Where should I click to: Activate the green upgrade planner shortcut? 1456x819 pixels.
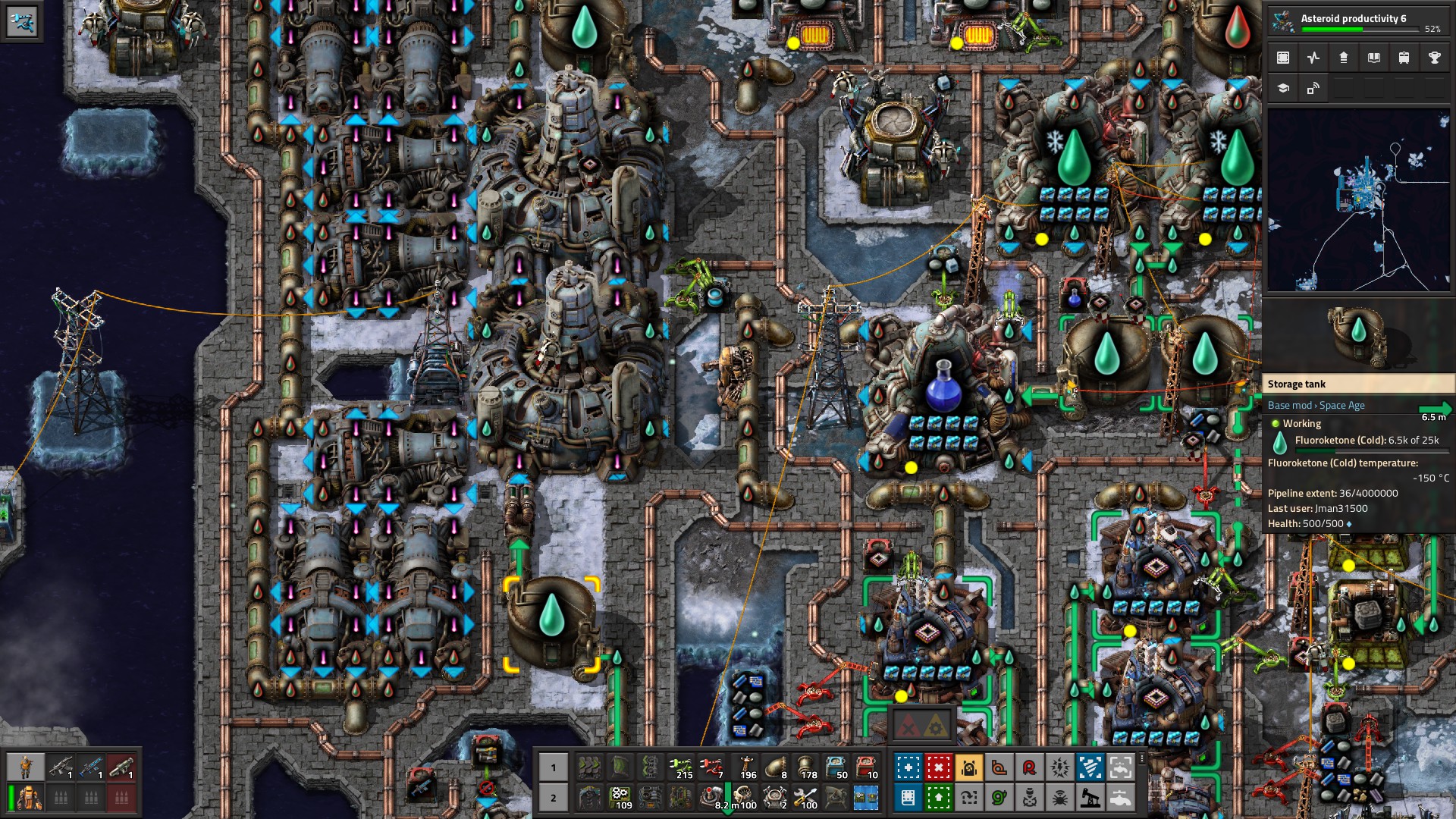pos(938,798)
